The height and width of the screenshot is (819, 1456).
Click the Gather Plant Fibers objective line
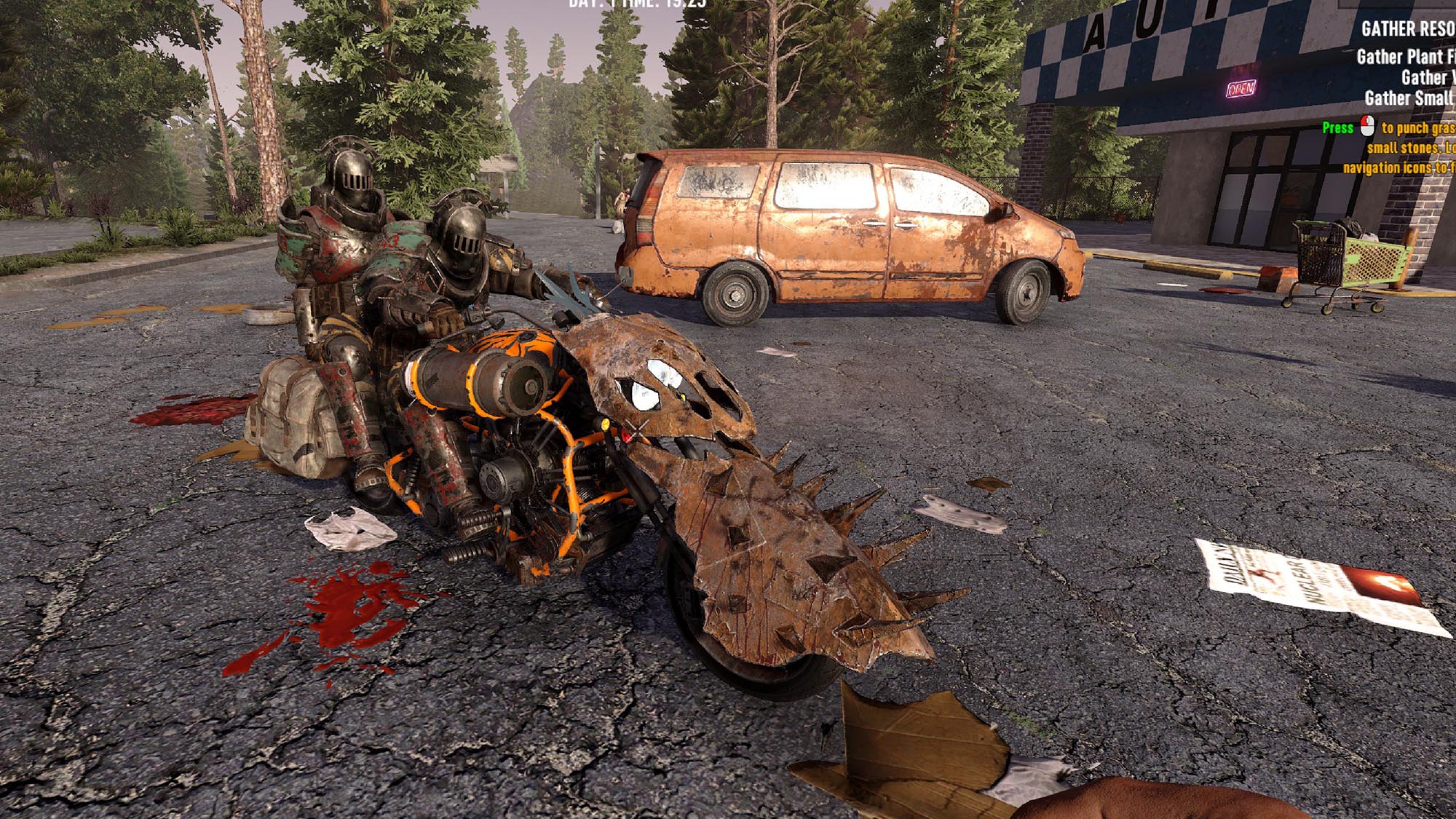click(1405, 57)
